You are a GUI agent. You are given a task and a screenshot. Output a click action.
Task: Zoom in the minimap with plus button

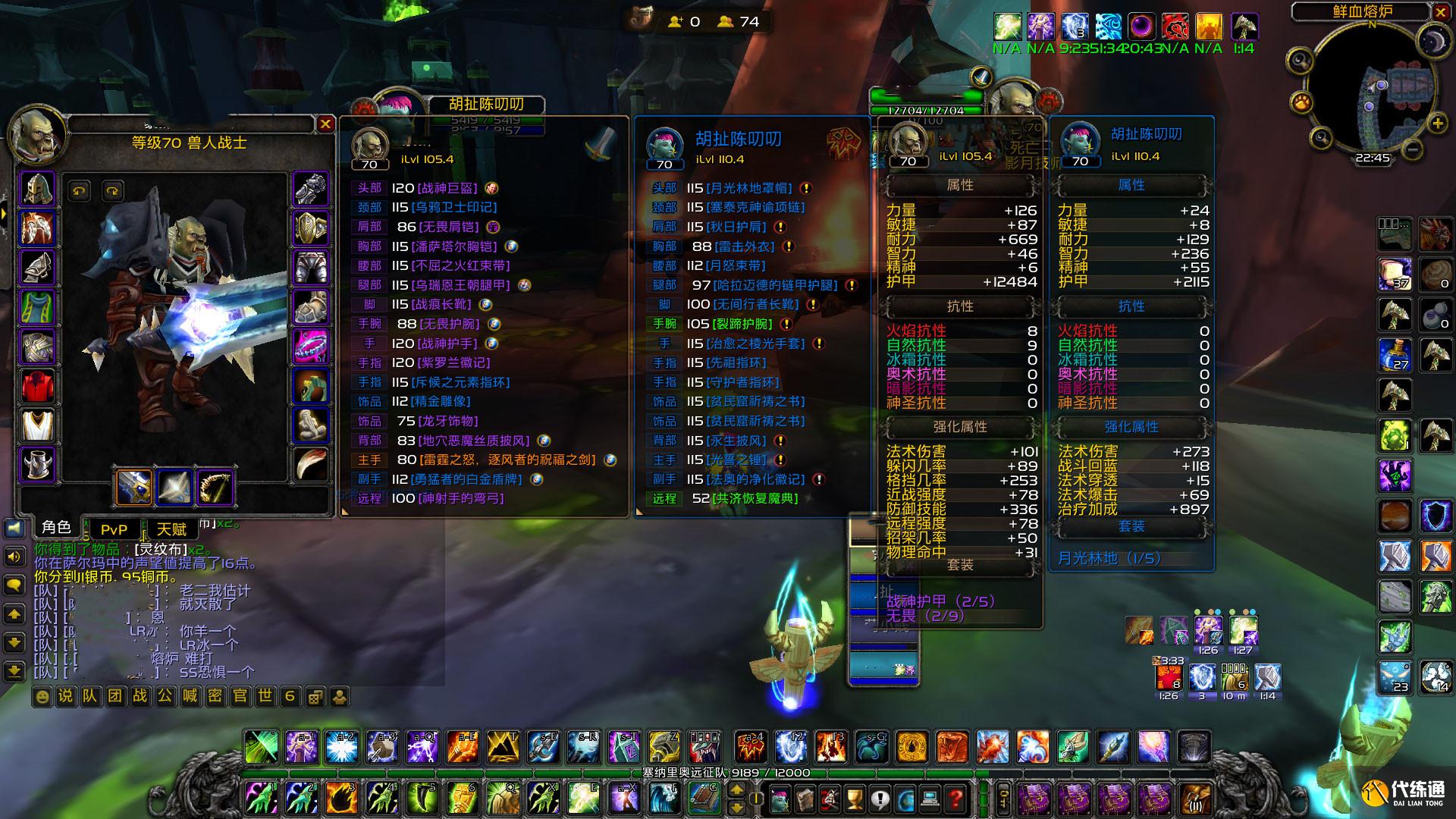coord(1437,124)
